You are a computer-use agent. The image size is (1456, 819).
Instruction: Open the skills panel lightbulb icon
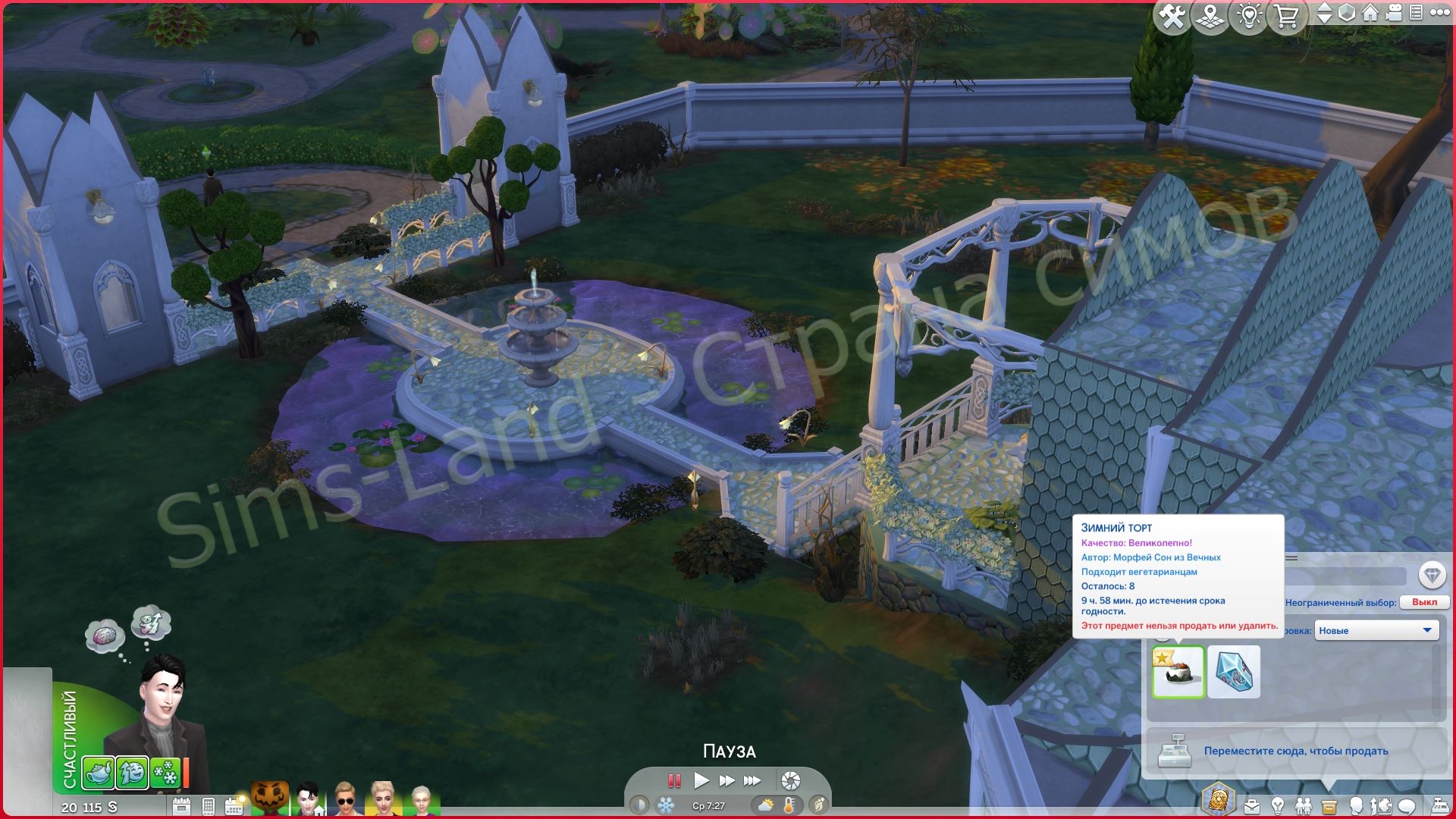(1278, 805)
